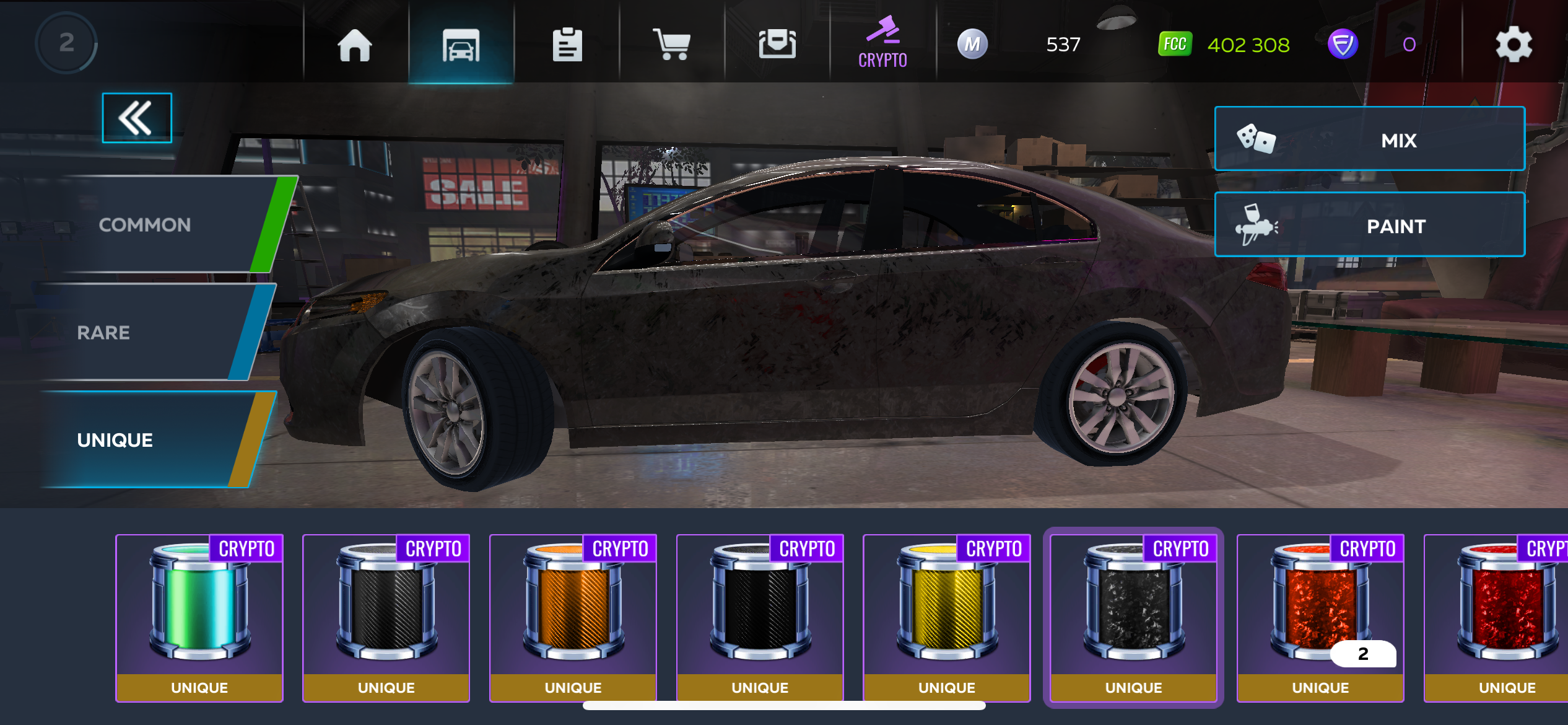Open the inbox tray icon
1568x725 pixels.
coord(777,45)
